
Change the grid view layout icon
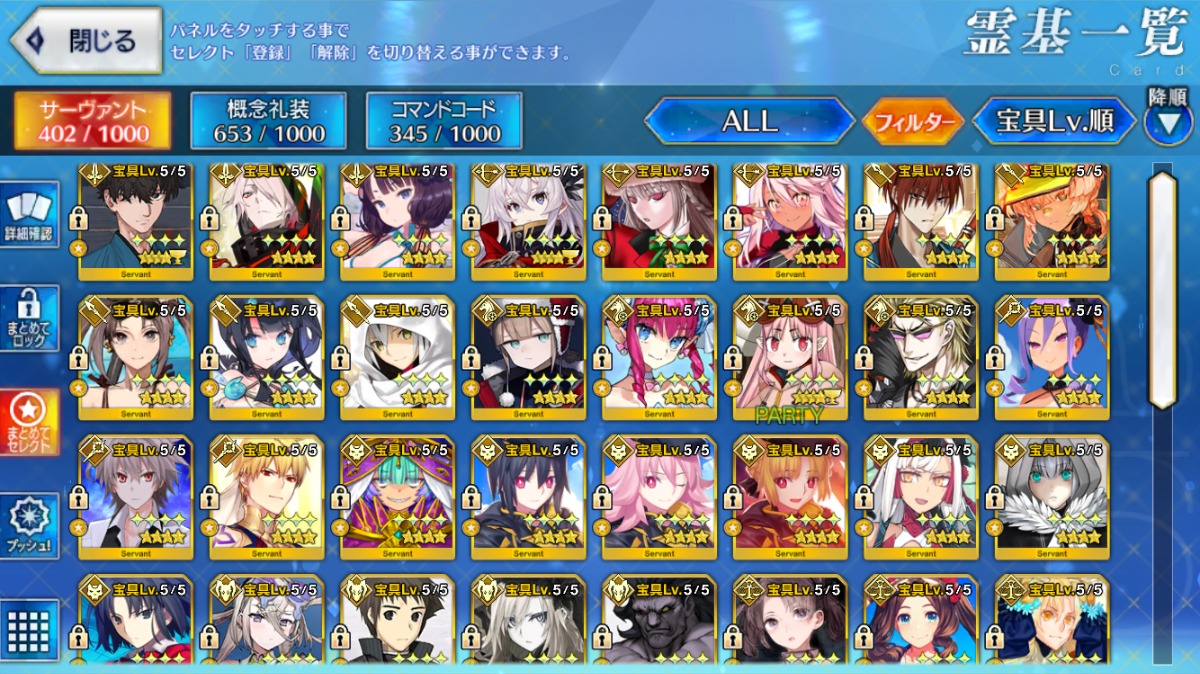pyautogui.click(x=29, y=628)
